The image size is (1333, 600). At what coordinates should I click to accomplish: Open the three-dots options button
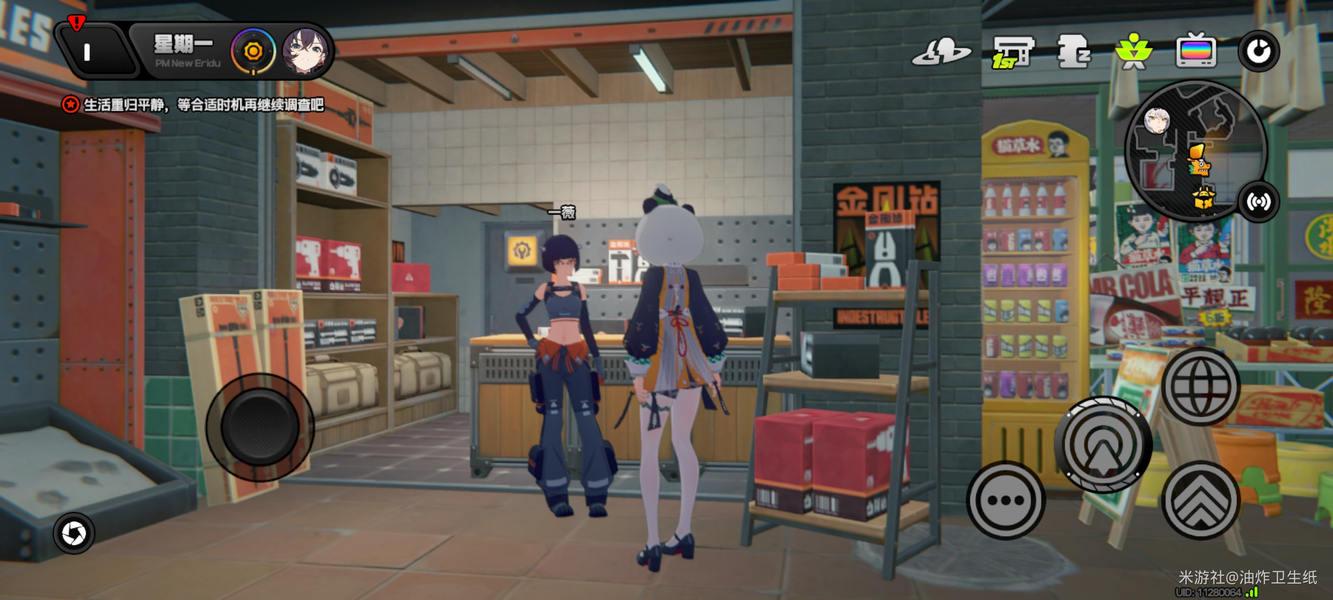pyautogui.click(x=1005, y=499)
